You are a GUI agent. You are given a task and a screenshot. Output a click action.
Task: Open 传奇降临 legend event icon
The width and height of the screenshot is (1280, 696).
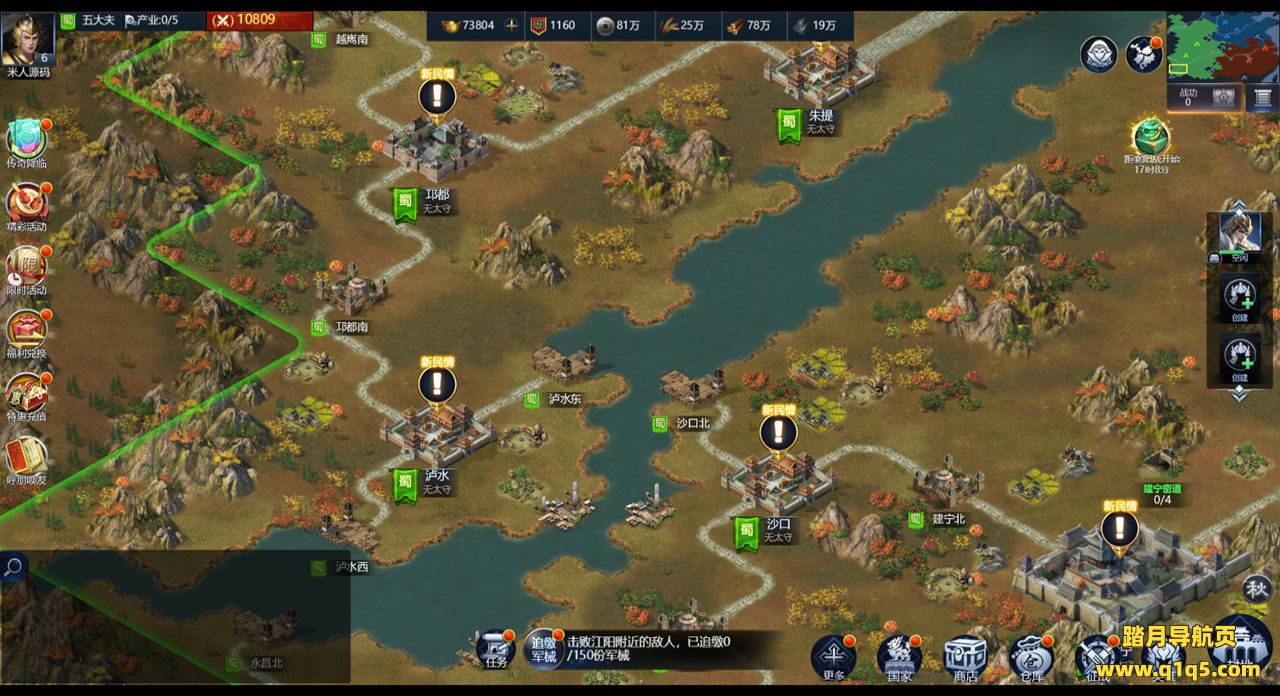[27, 140]
